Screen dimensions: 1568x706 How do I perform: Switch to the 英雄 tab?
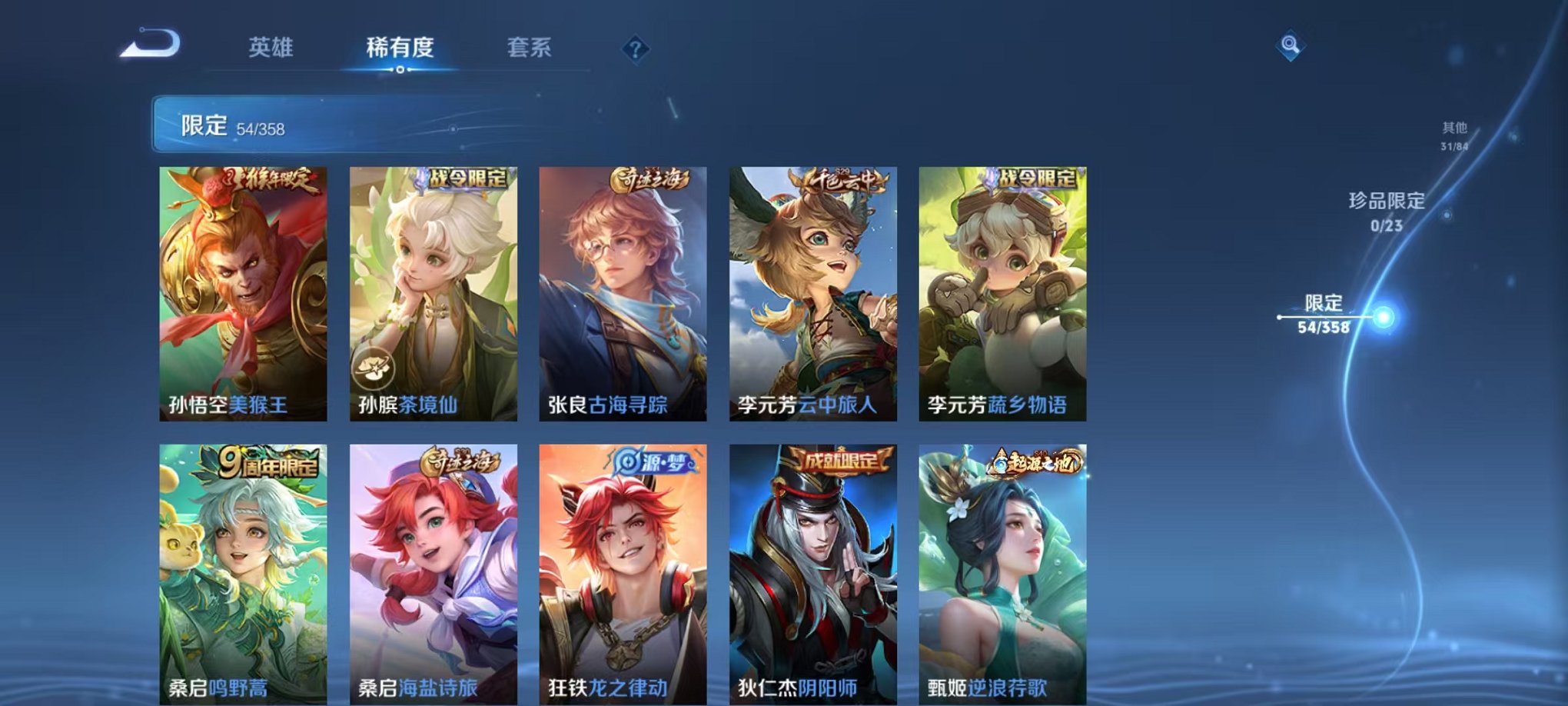coord(273,48)
